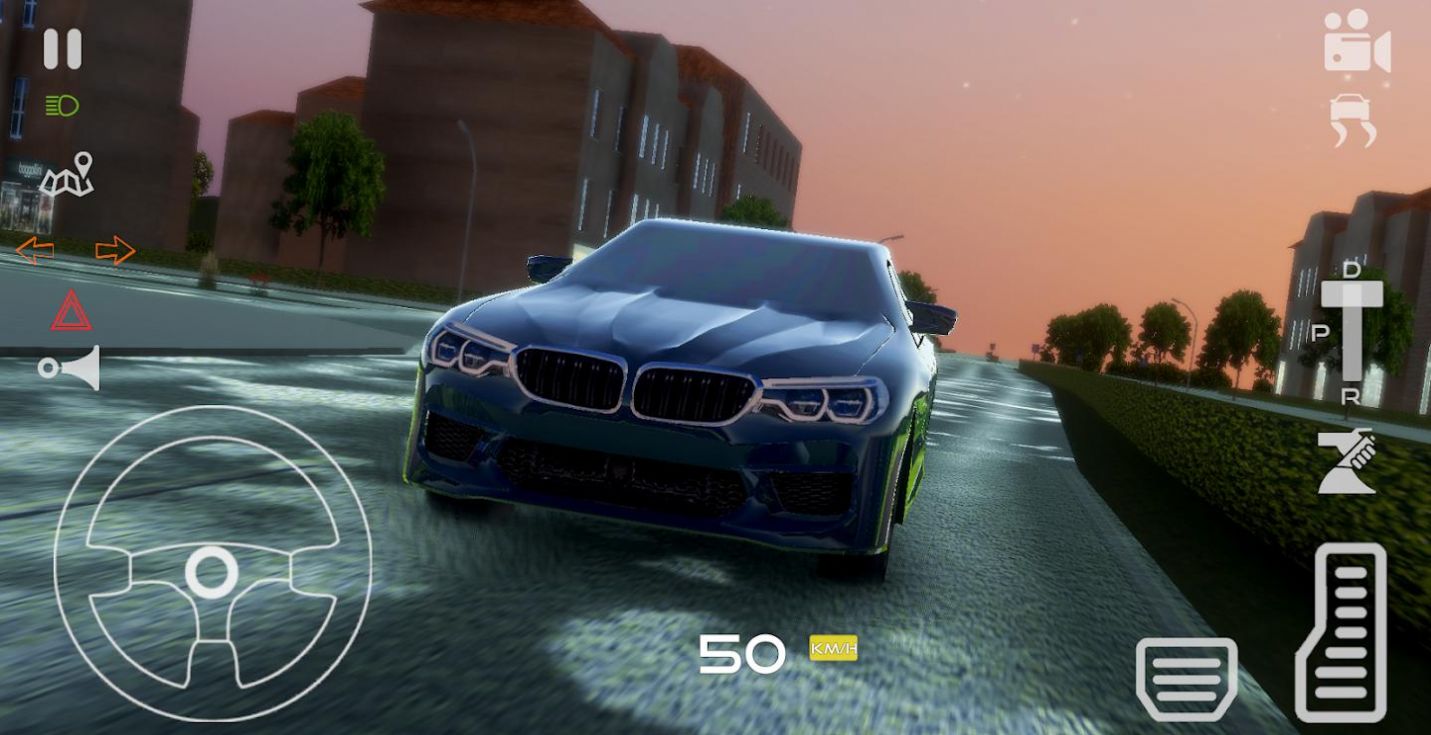The image size is (1431, 735).
Task: Honk the horn
Action: 70,368
